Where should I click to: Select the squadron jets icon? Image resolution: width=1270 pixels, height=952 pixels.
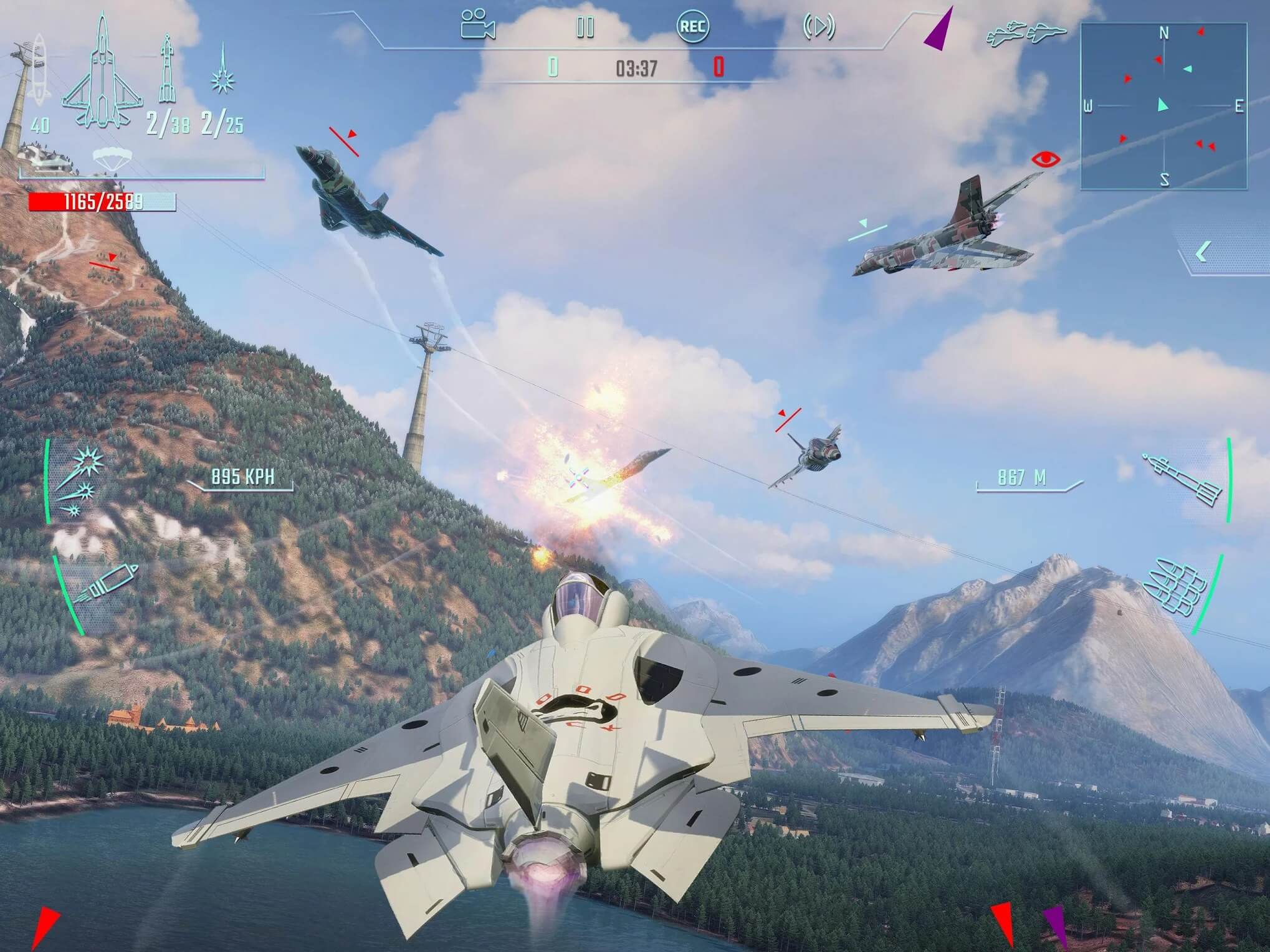click(x=1026, y=34)
